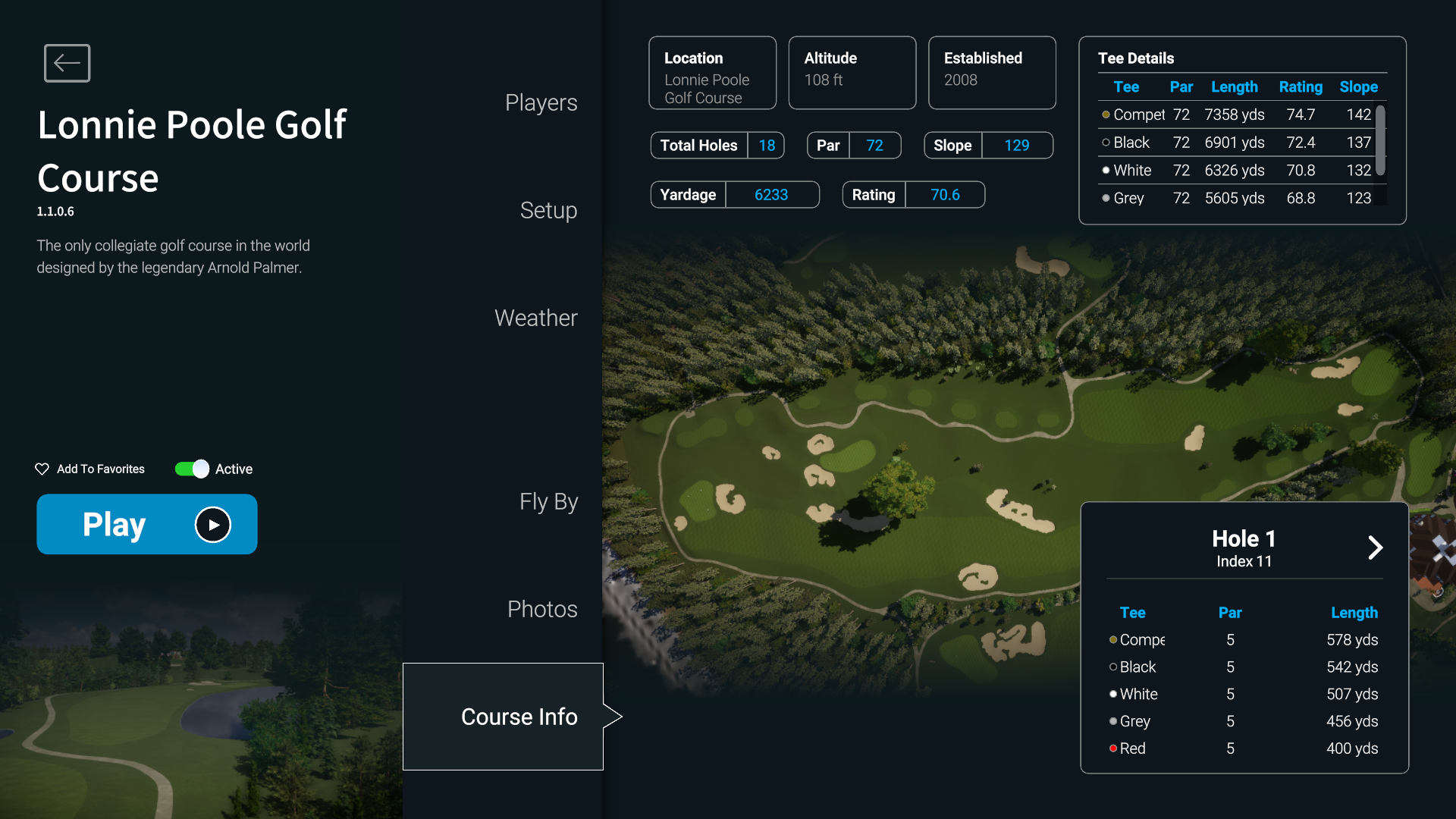This screenshot has height=819, width=1456.
Task: Advance to next hole using the chevron arrow
Action: click(x=1375, y=548)
